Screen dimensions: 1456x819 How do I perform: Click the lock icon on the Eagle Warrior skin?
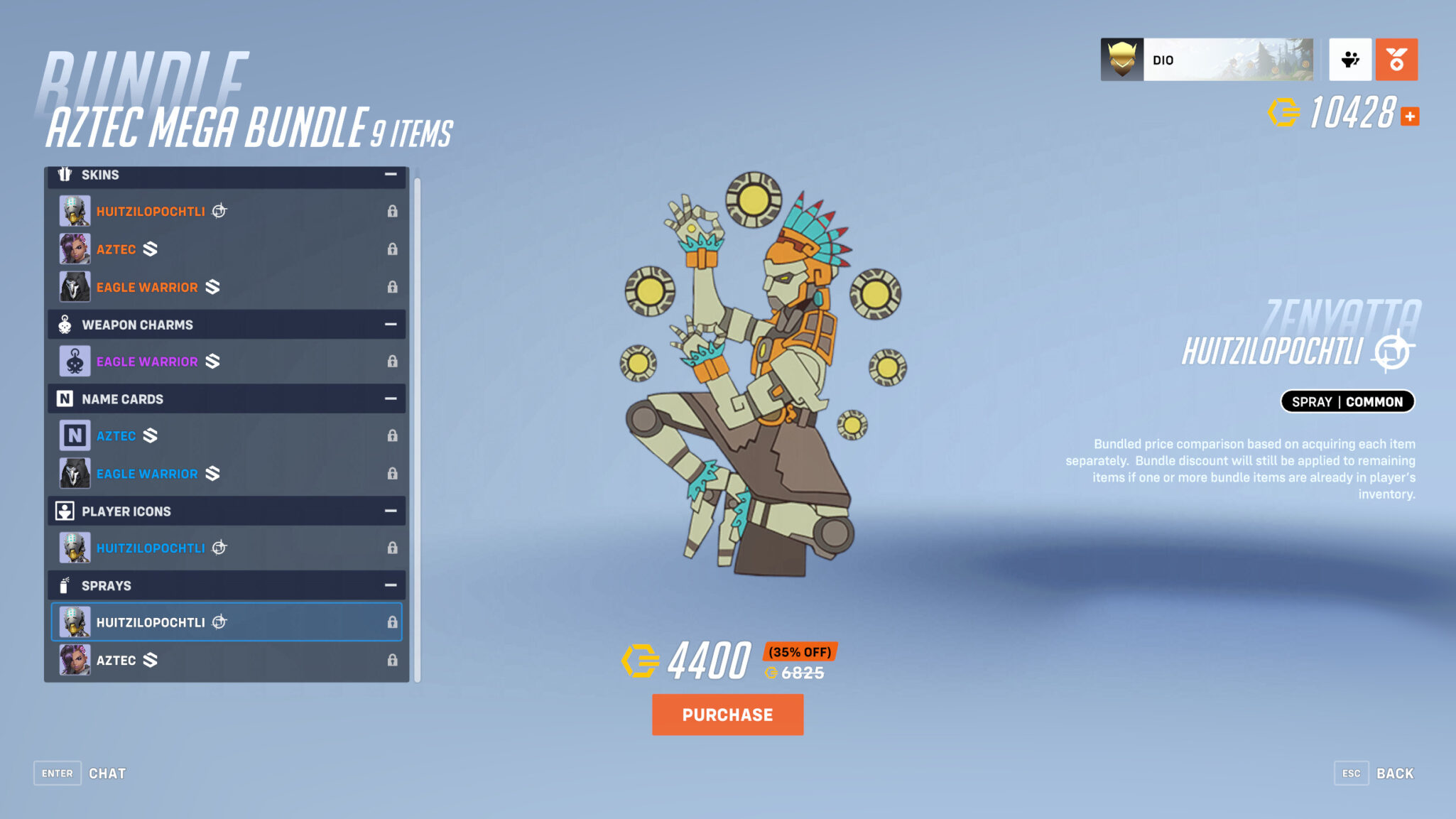(393, 287)
